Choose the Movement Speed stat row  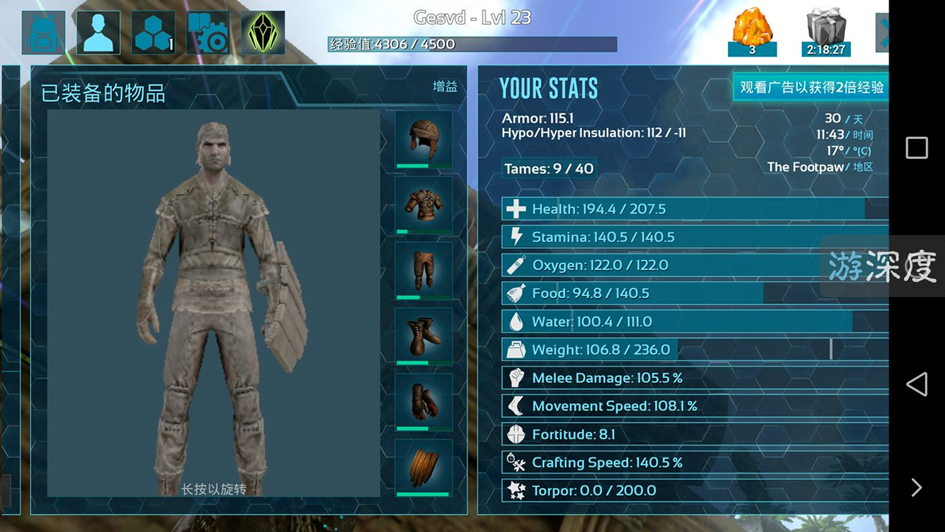pos(694,406)
